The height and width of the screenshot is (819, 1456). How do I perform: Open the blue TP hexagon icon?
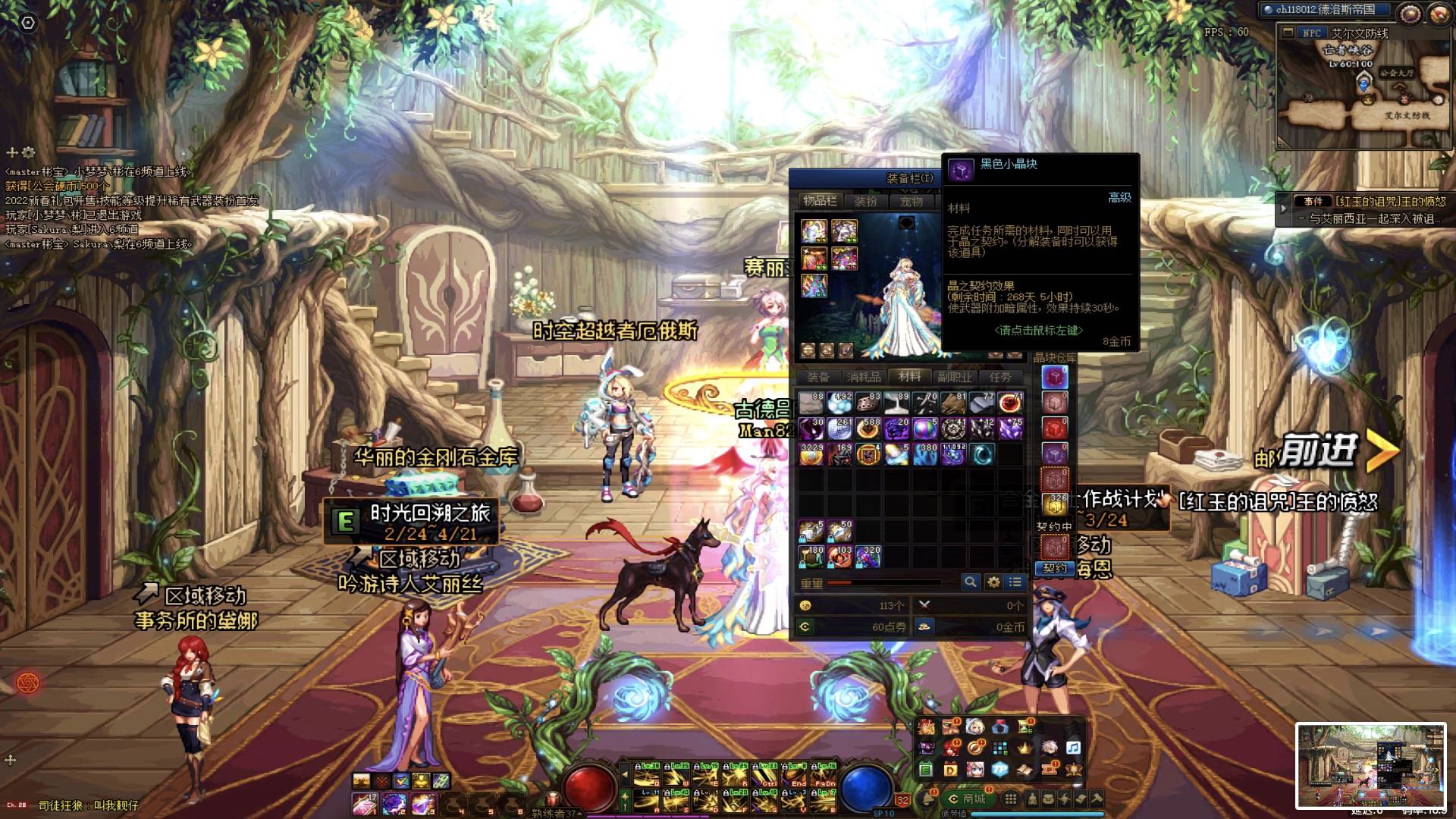[999, 770]
